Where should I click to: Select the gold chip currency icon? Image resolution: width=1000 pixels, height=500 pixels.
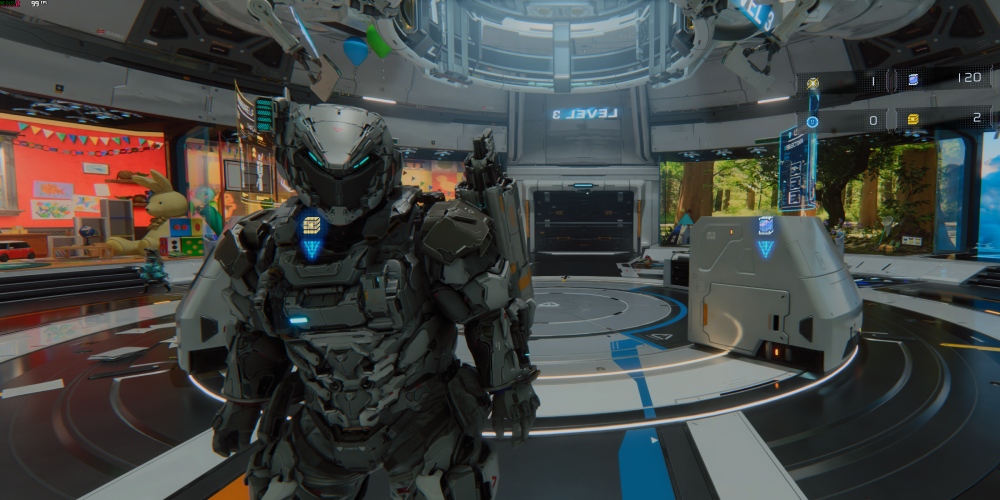(912, 119)
